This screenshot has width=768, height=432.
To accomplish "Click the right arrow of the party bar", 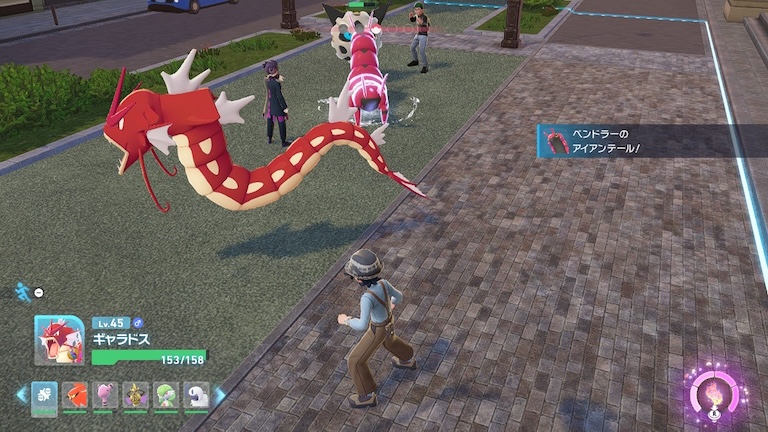I will (220, 395).
